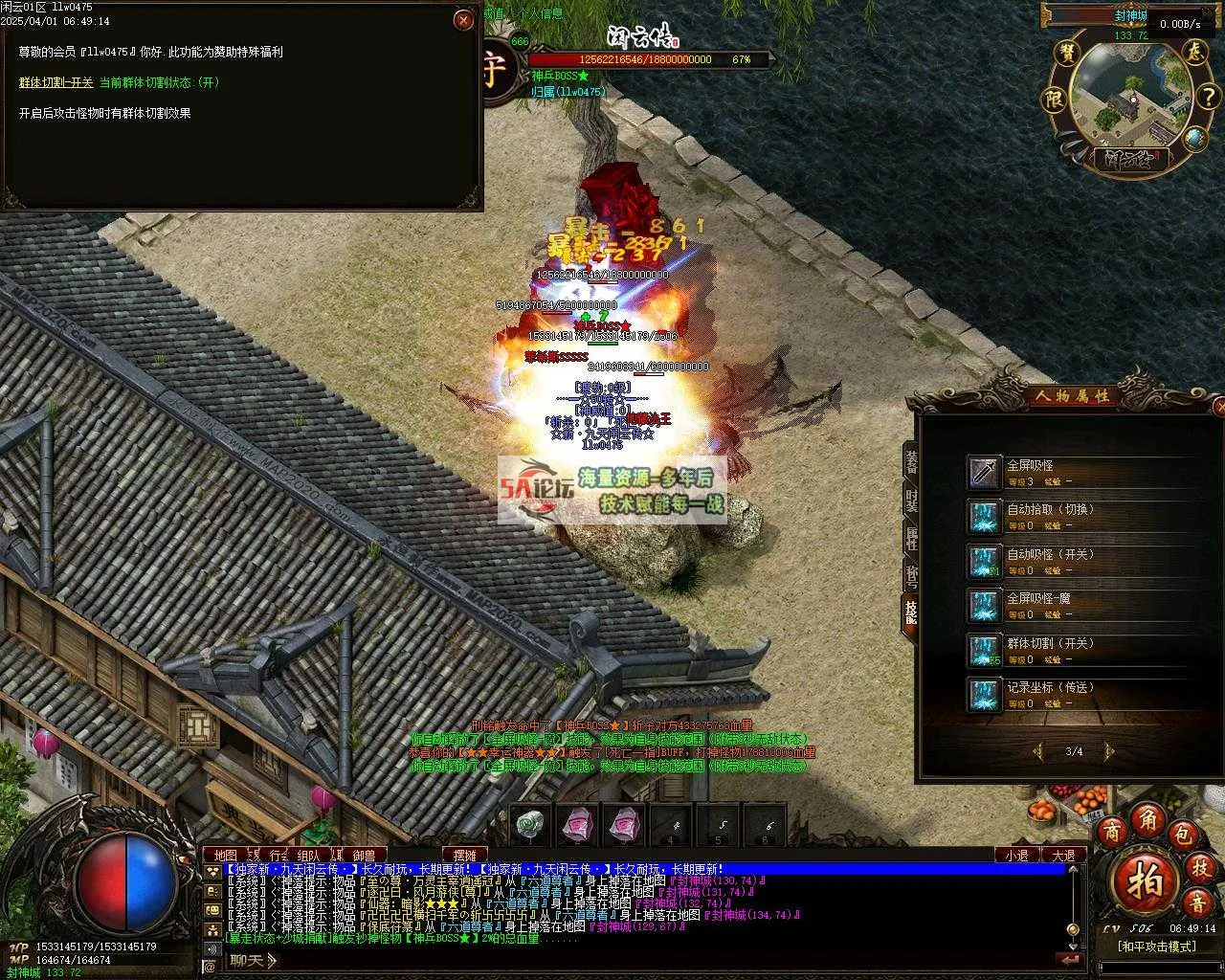Click the 小退 logout button

[1017, 855]
